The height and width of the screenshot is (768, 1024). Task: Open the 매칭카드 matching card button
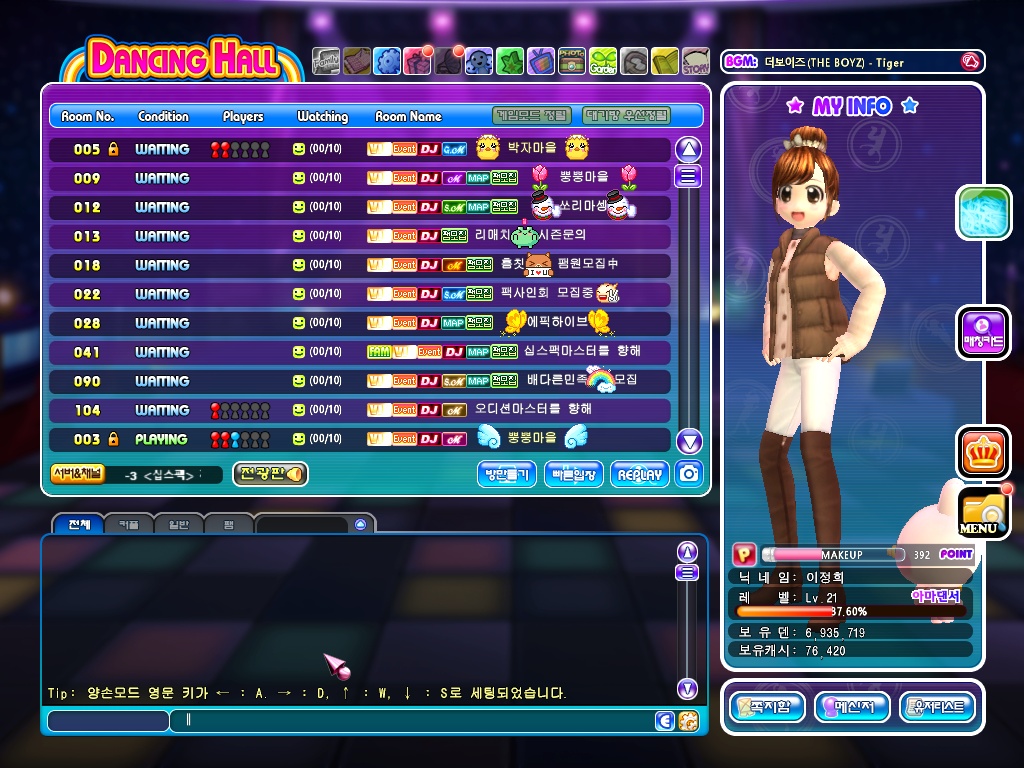(x=983, y=332)
